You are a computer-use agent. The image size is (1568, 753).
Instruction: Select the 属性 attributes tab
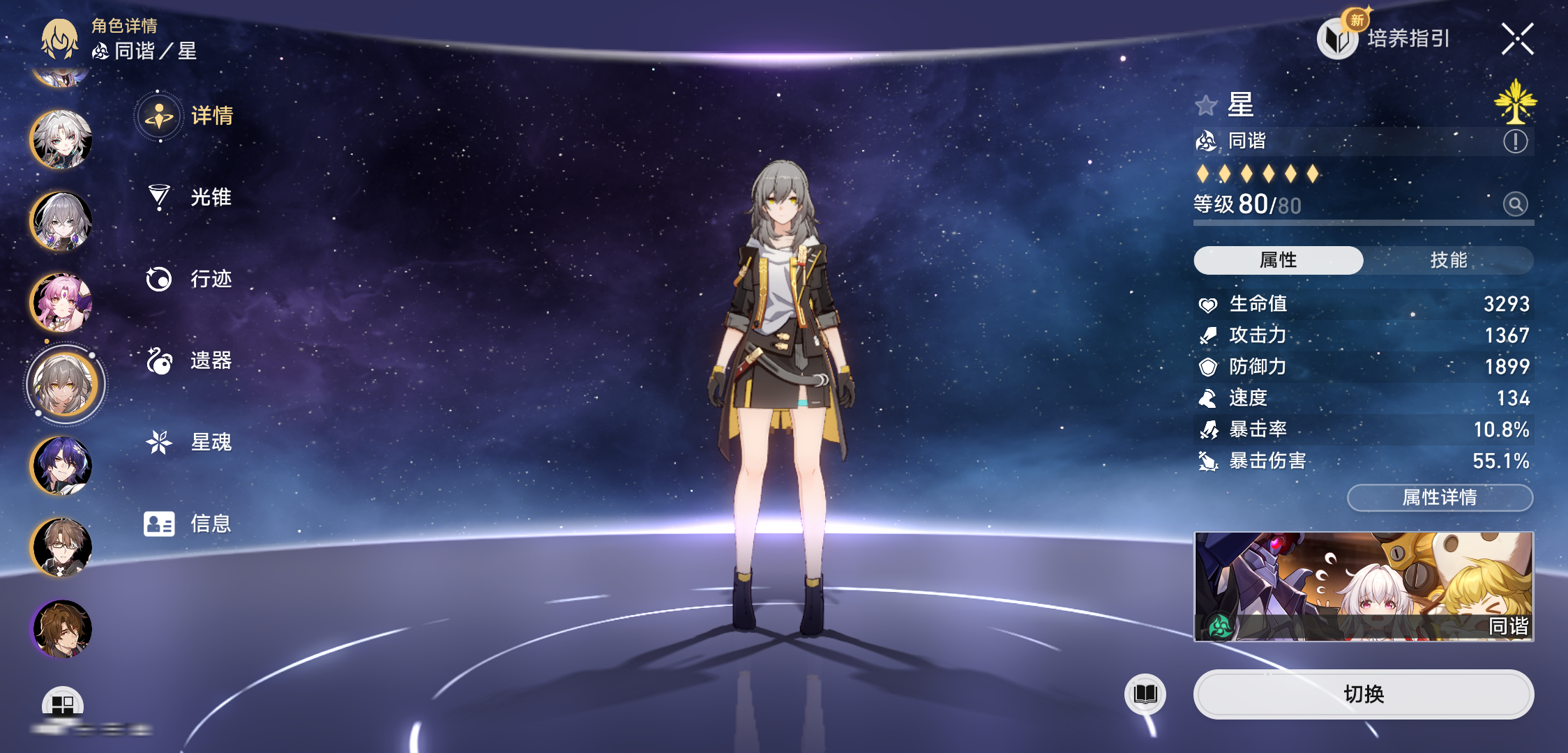[x=1278, y=260]
